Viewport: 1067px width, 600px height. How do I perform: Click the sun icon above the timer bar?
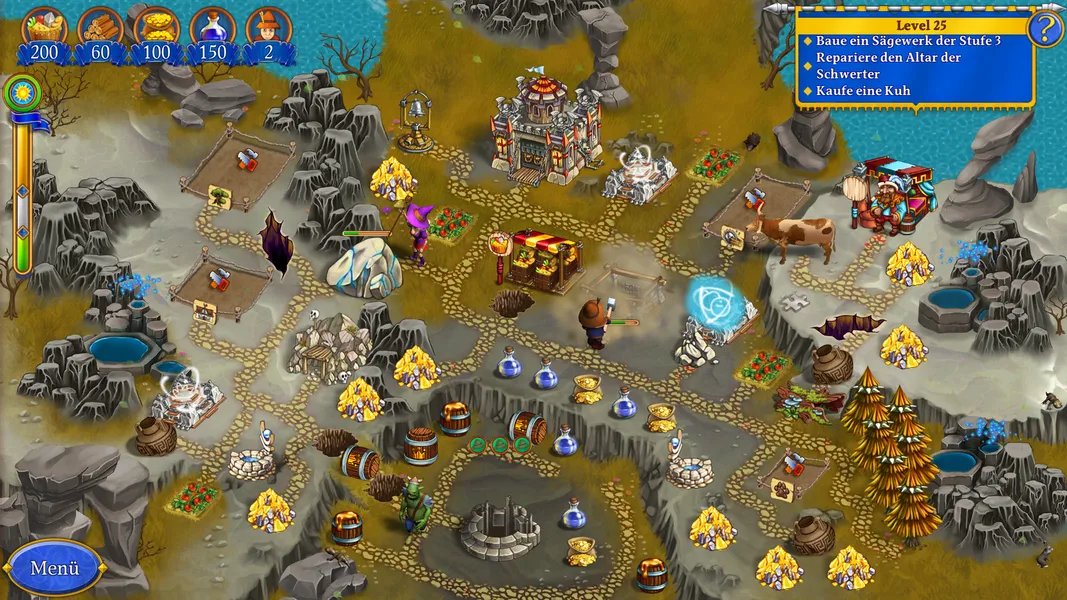tap(20, 93)
